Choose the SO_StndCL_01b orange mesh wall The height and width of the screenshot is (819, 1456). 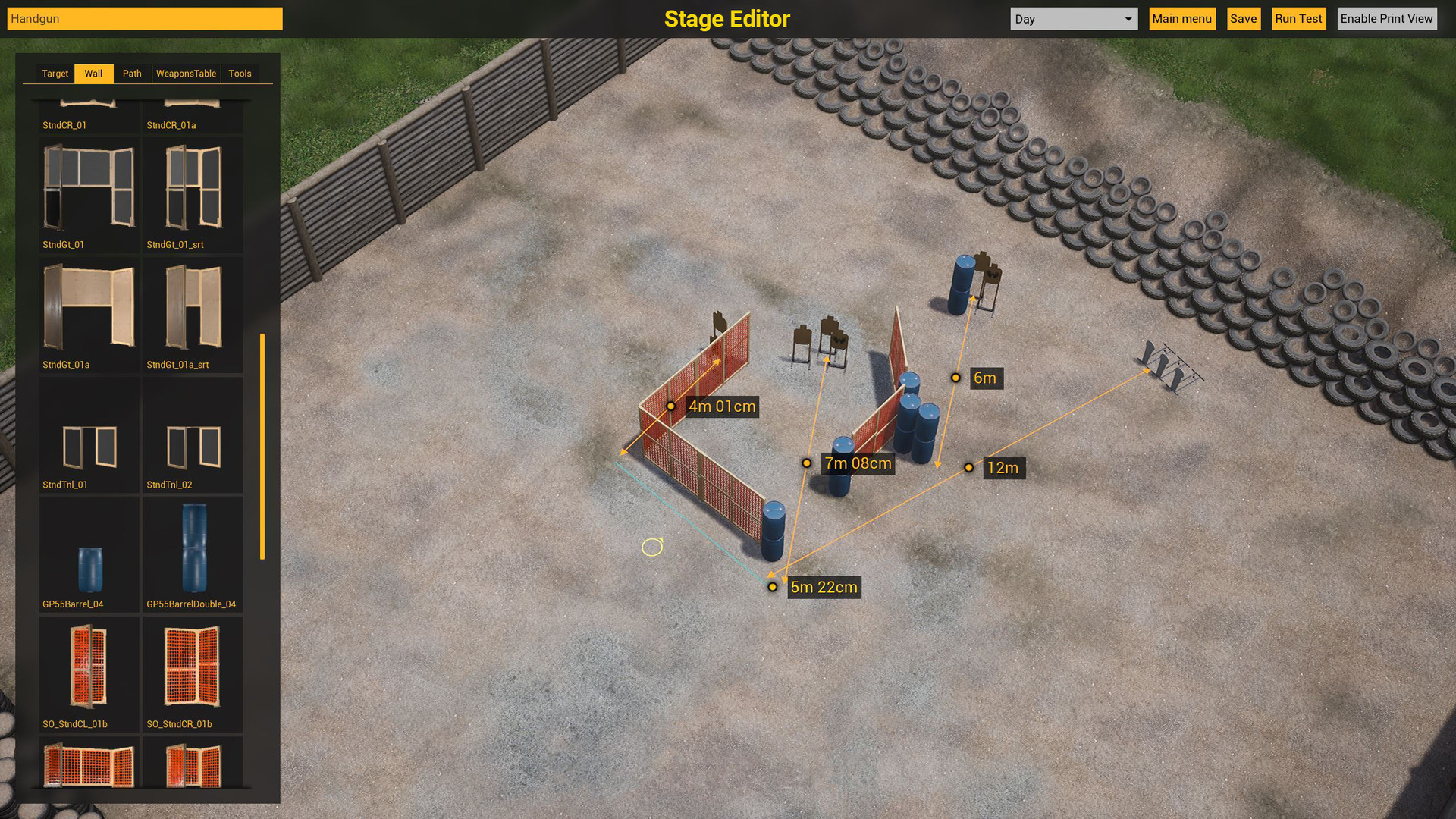point(89,670)
